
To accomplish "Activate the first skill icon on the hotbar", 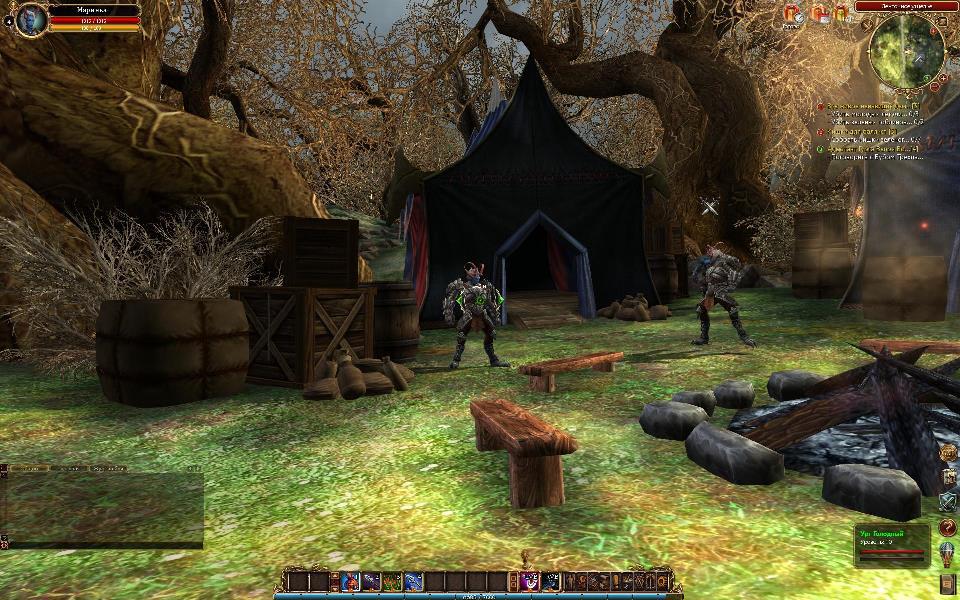I will point(349,581).
